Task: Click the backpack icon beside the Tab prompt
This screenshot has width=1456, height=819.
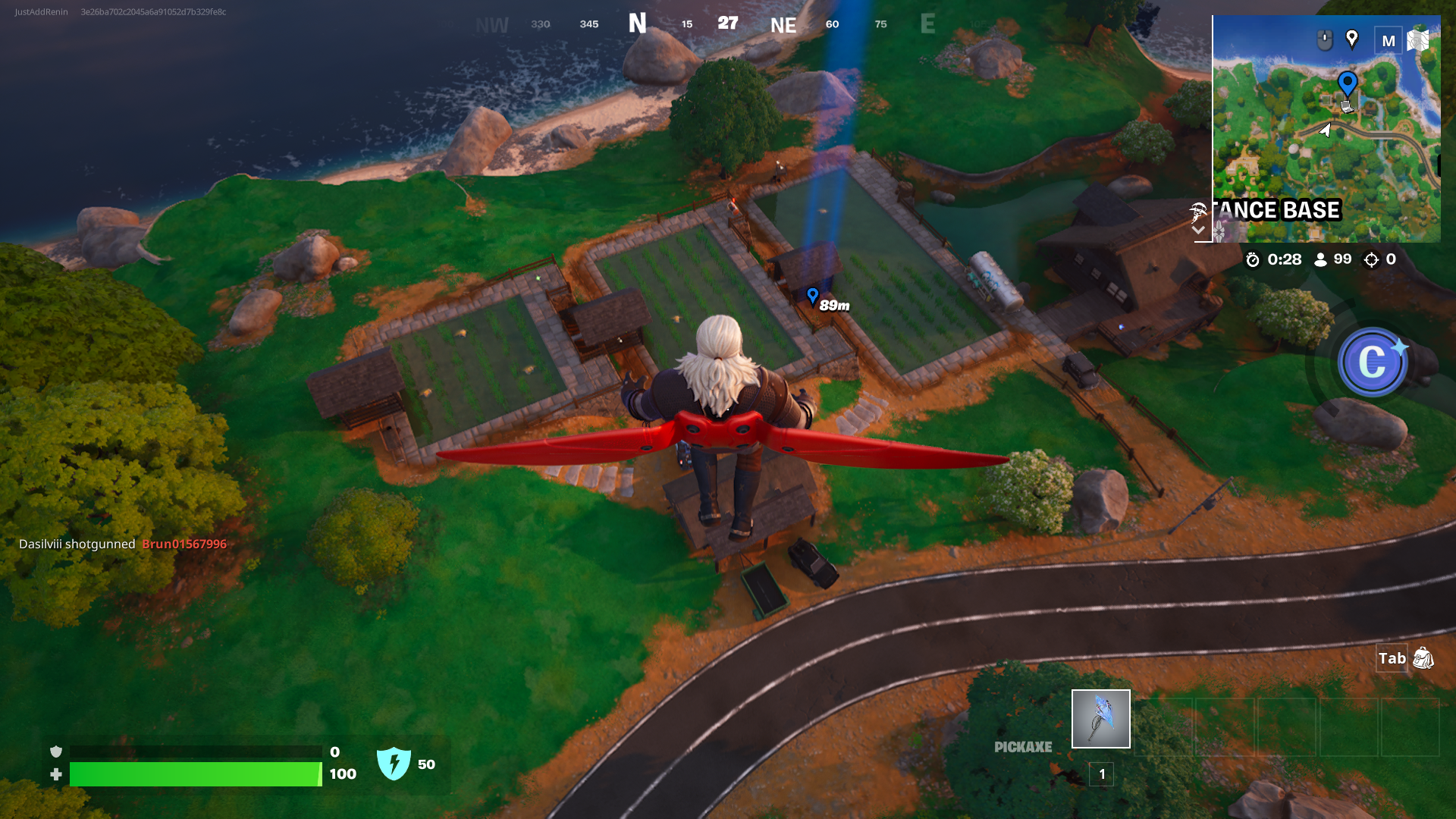Action: (x=1423, y=660)
